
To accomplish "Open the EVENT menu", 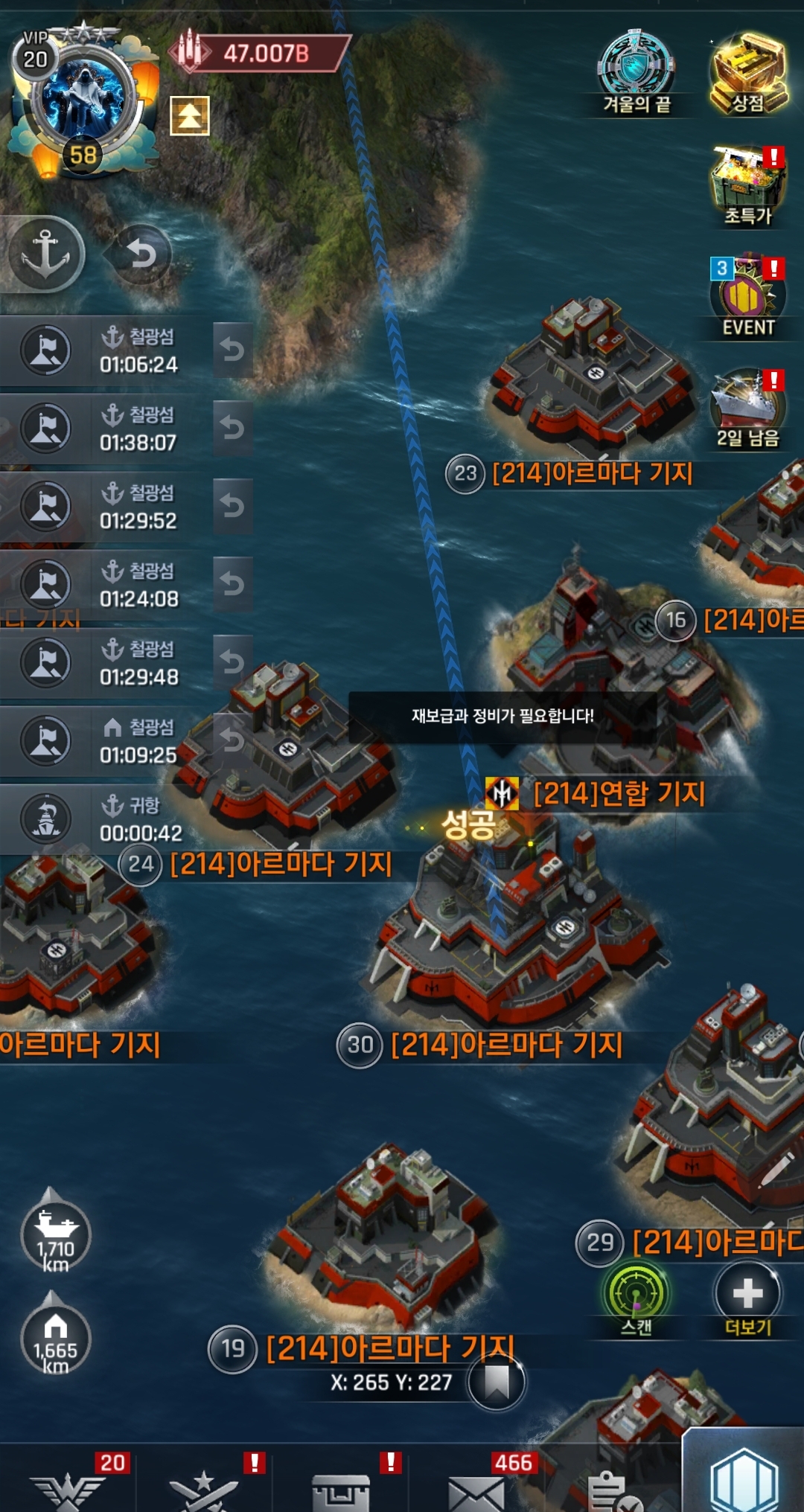I will 747,298.
